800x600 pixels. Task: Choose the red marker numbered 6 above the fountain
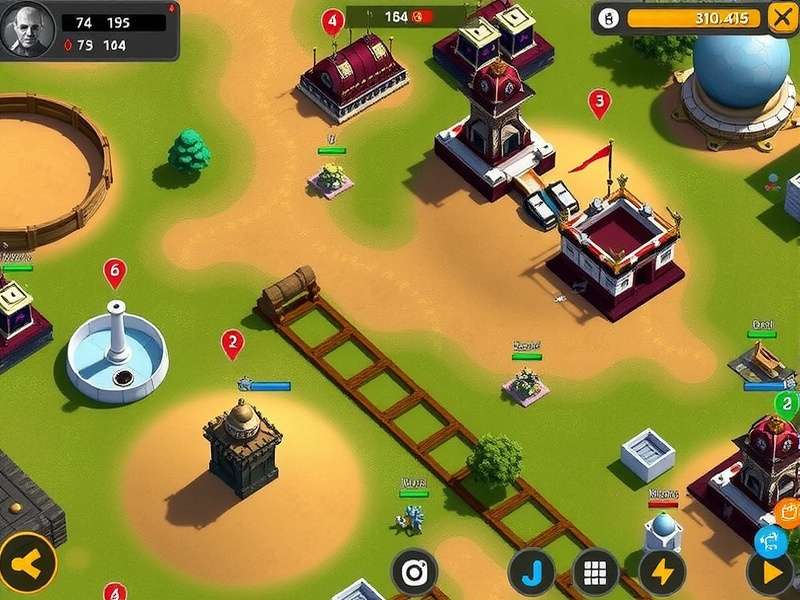[115, 271]
